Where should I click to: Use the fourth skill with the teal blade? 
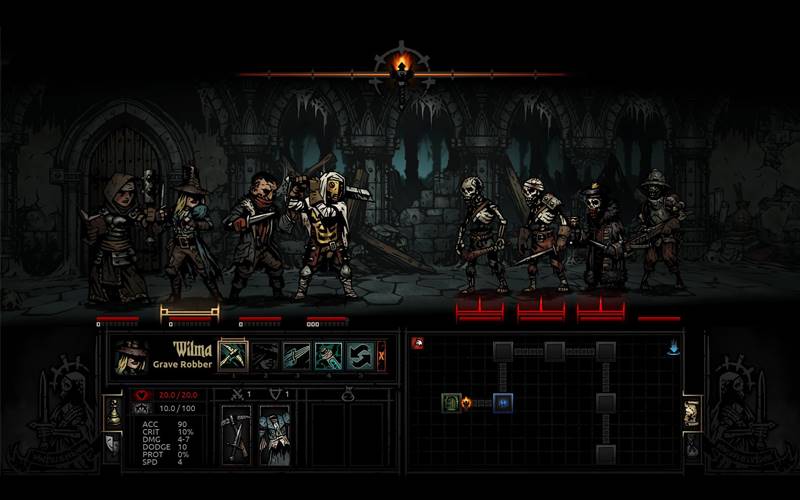(x=329, y=356)
